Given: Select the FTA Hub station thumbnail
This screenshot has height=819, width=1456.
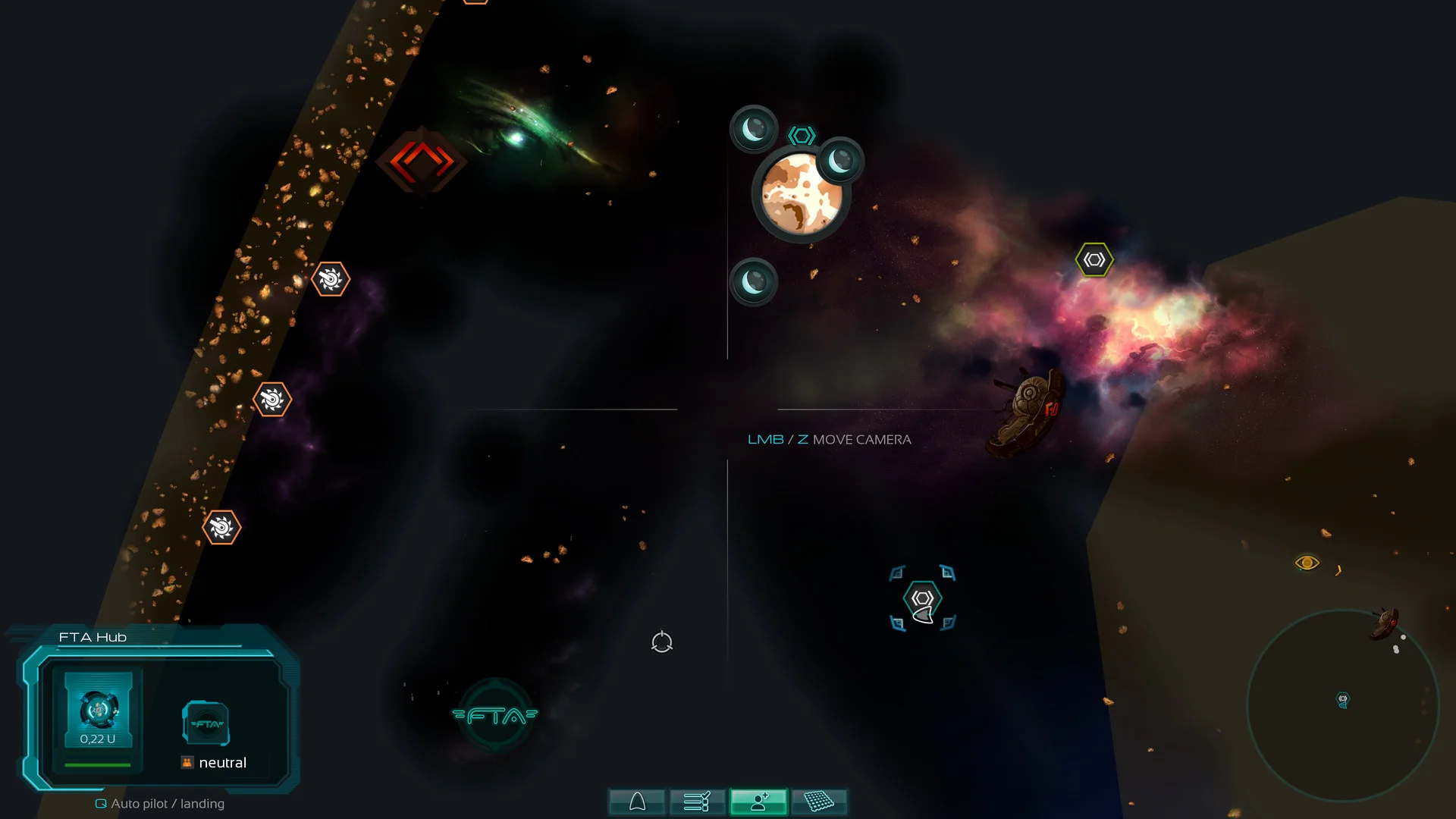Looking at the screenshot, I should point(98,710).
